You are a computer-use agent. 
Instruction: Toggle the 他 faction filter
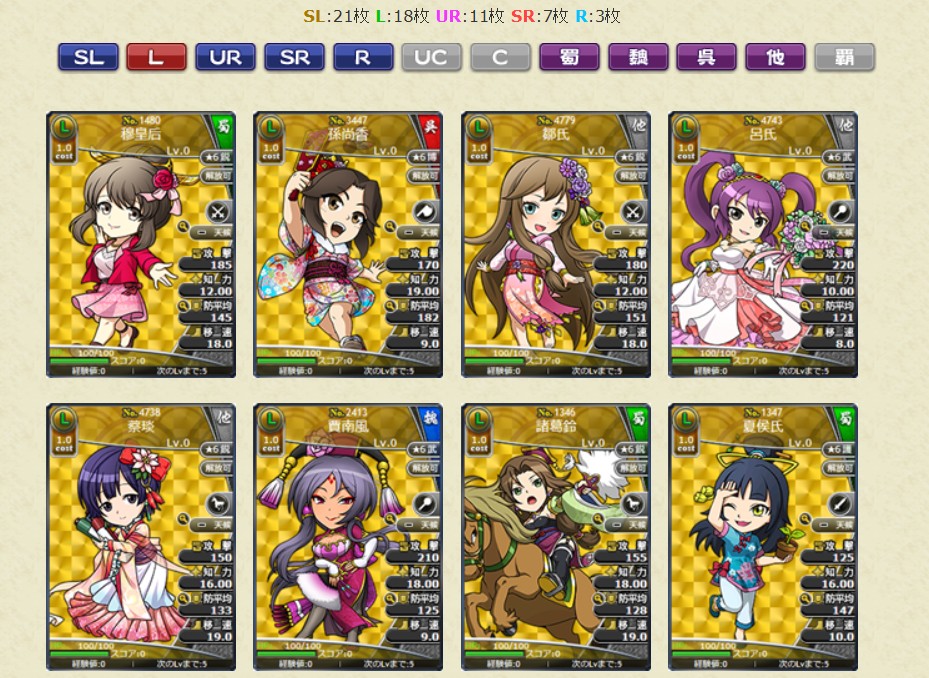pyautogui.click(x=775, y=57)
